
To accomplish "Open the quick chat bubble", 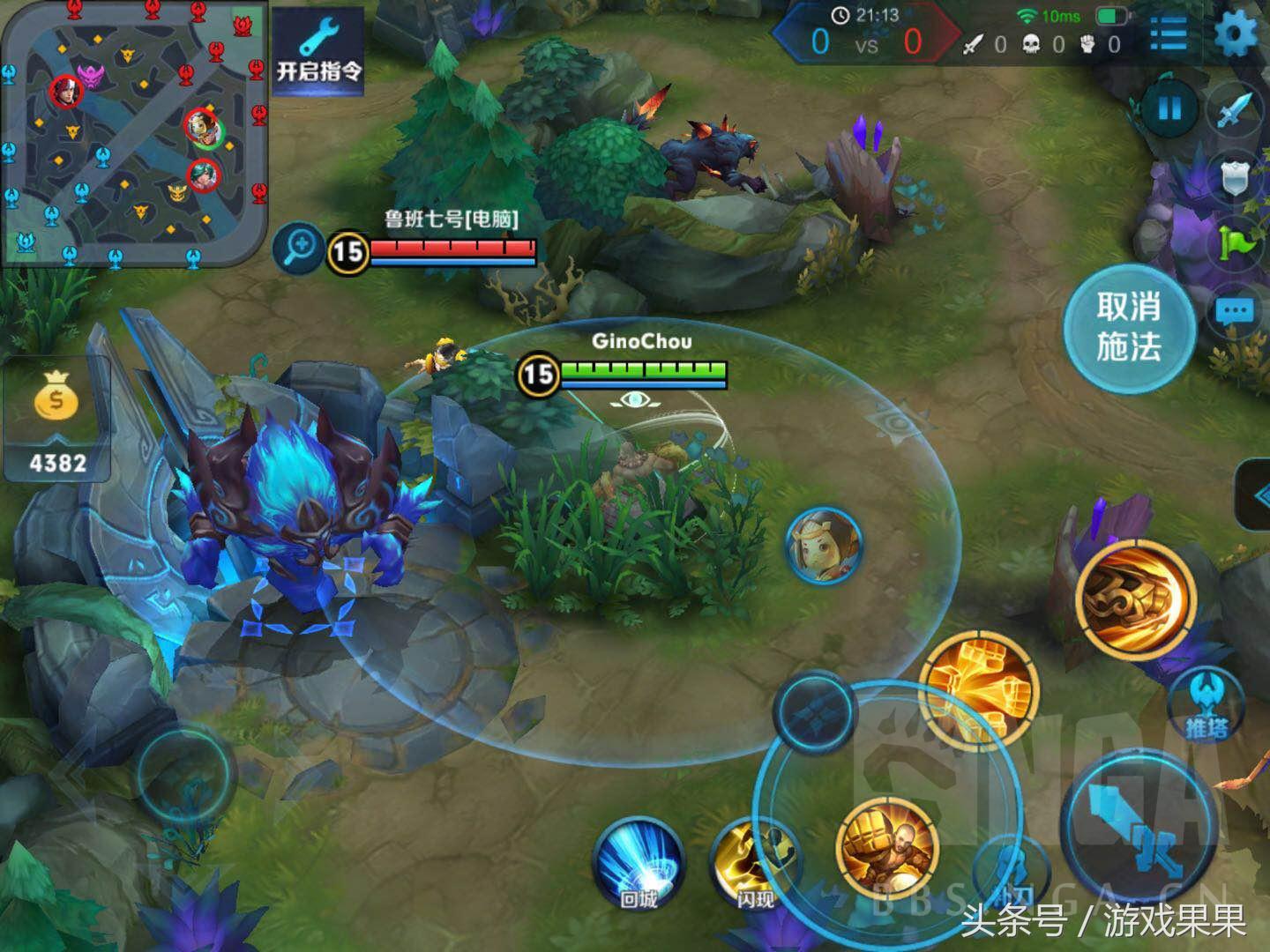I will tap(1234, 311).
